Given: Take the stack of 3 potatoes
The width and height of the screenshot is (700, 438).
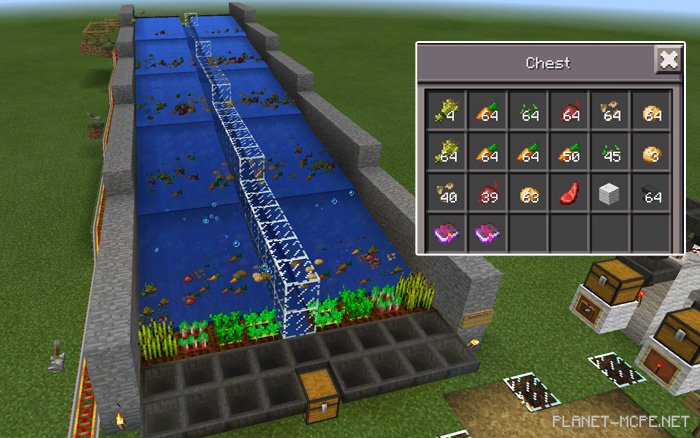Looking at the screenshot, I should coord(652,153).
